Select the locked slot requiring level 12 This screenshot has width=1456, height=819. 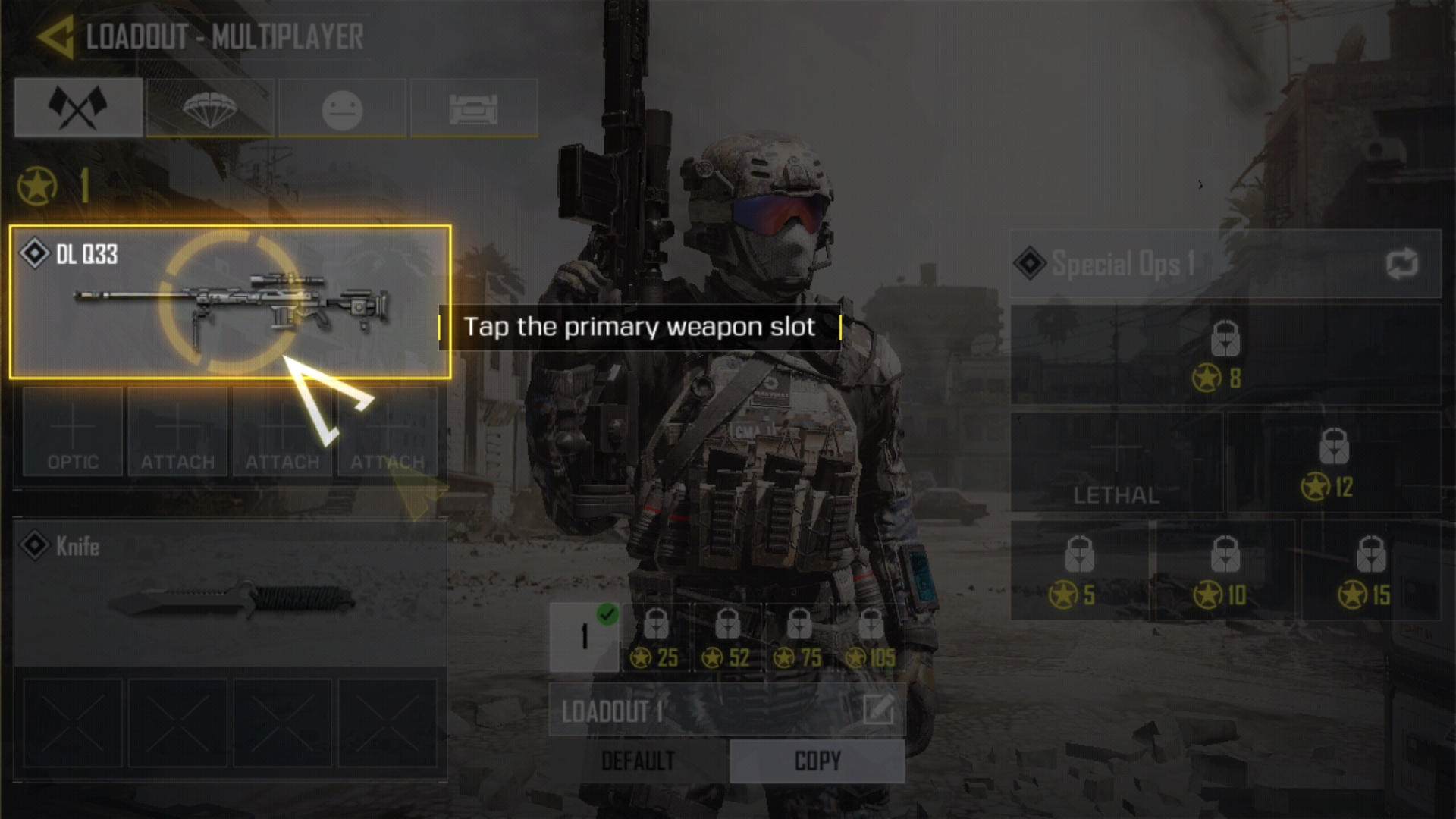1334,463
